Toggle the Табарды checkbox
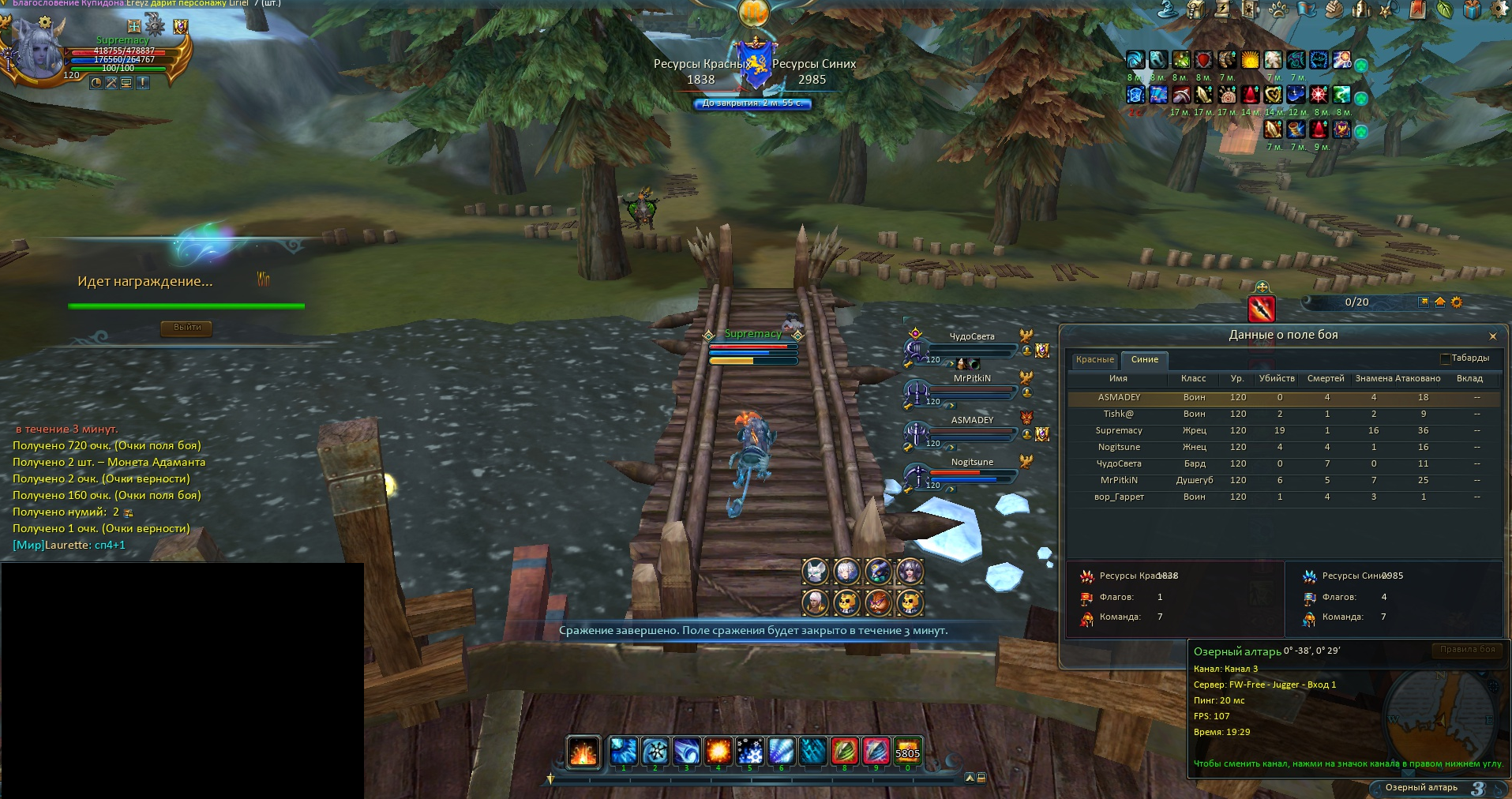Screen dimensions: 1512x799 point(1446,358)
